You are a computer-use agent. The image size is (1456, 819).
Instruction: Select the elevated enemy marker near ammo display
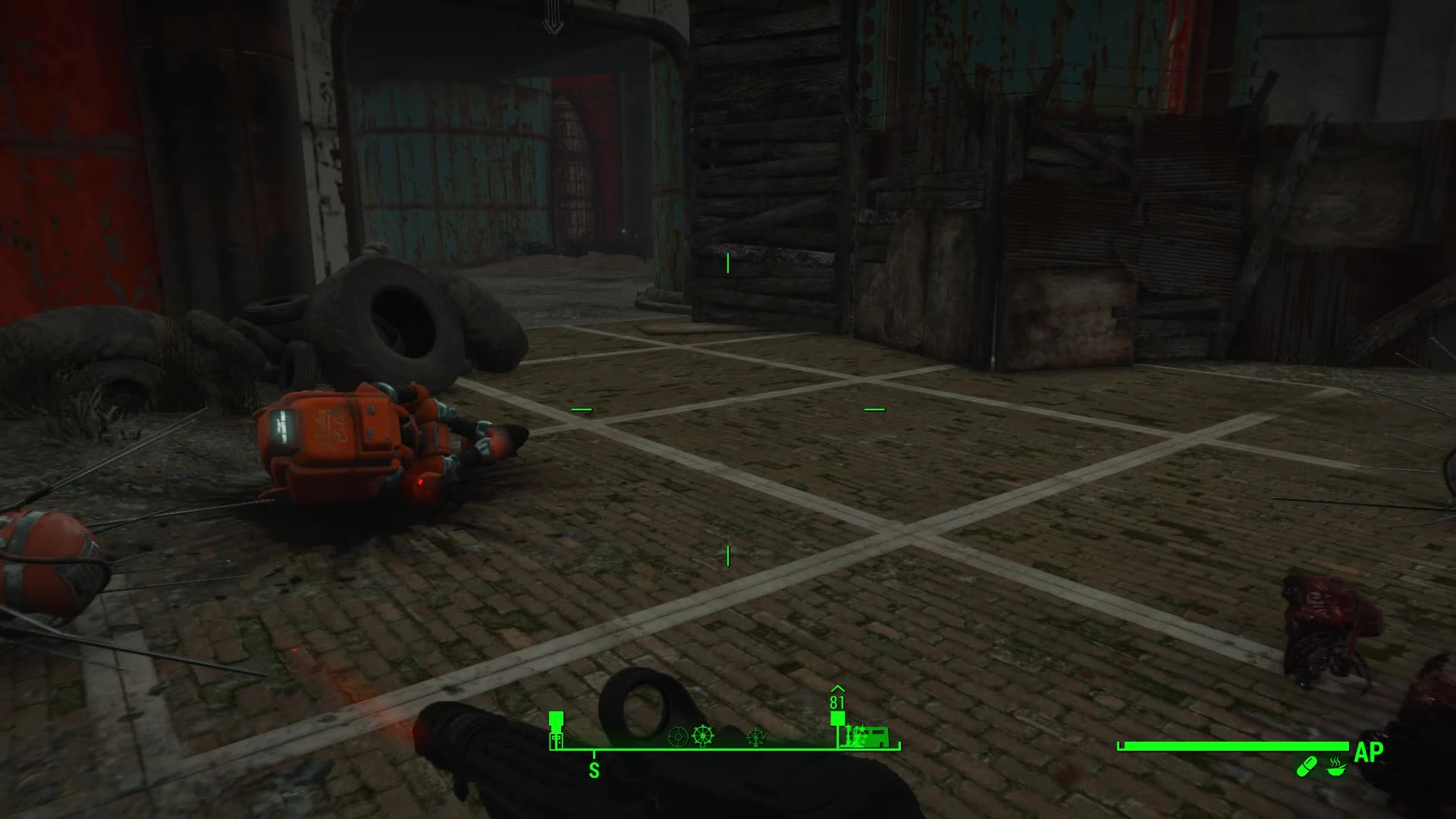coord(837,717)
